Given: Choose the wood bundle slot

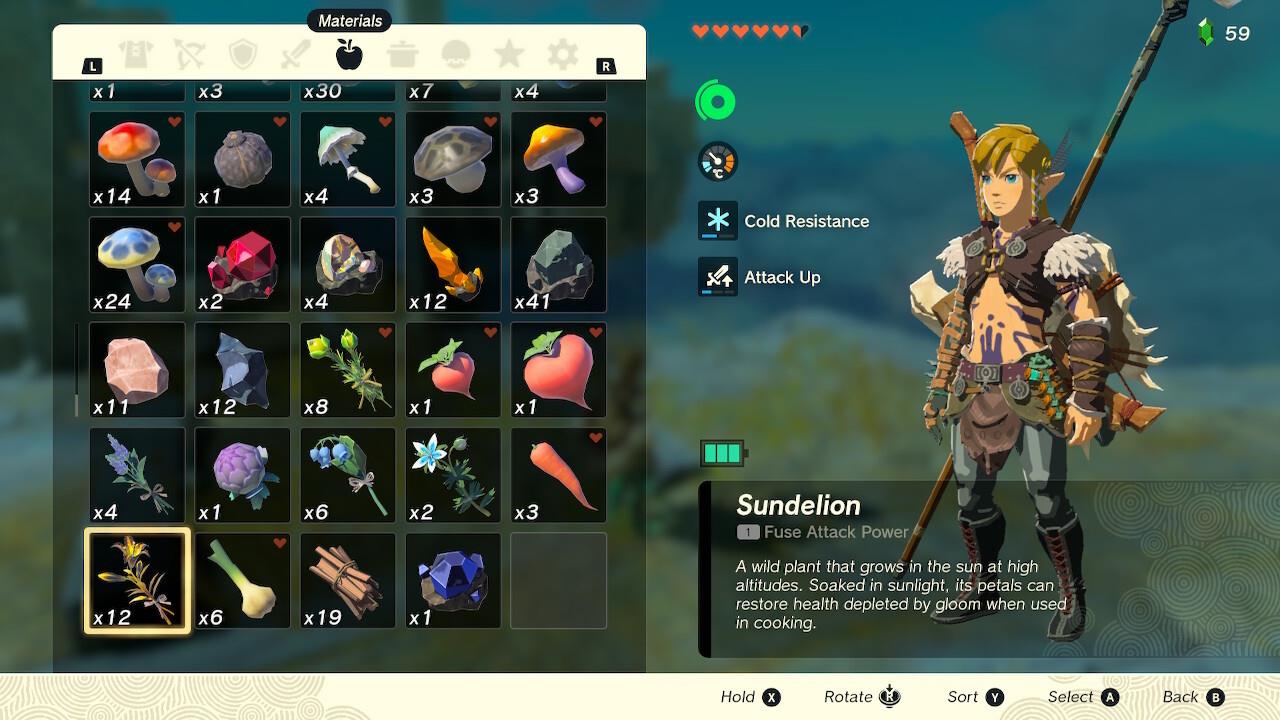Looking at the screenshot, I should pyautogui.click(x=348, y=581).
